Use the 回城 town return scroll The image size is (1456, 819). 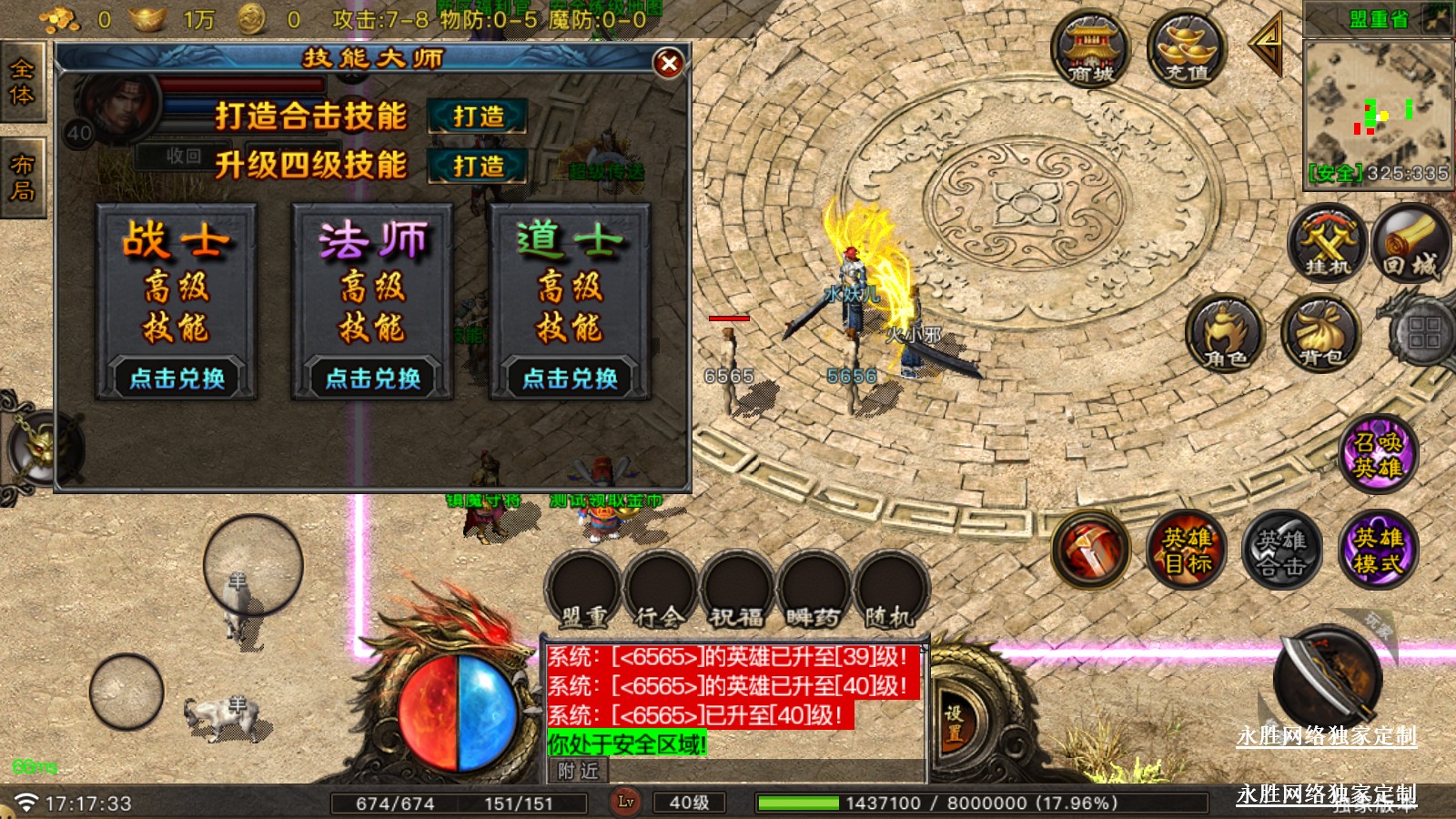click(x=1410, y=243)
